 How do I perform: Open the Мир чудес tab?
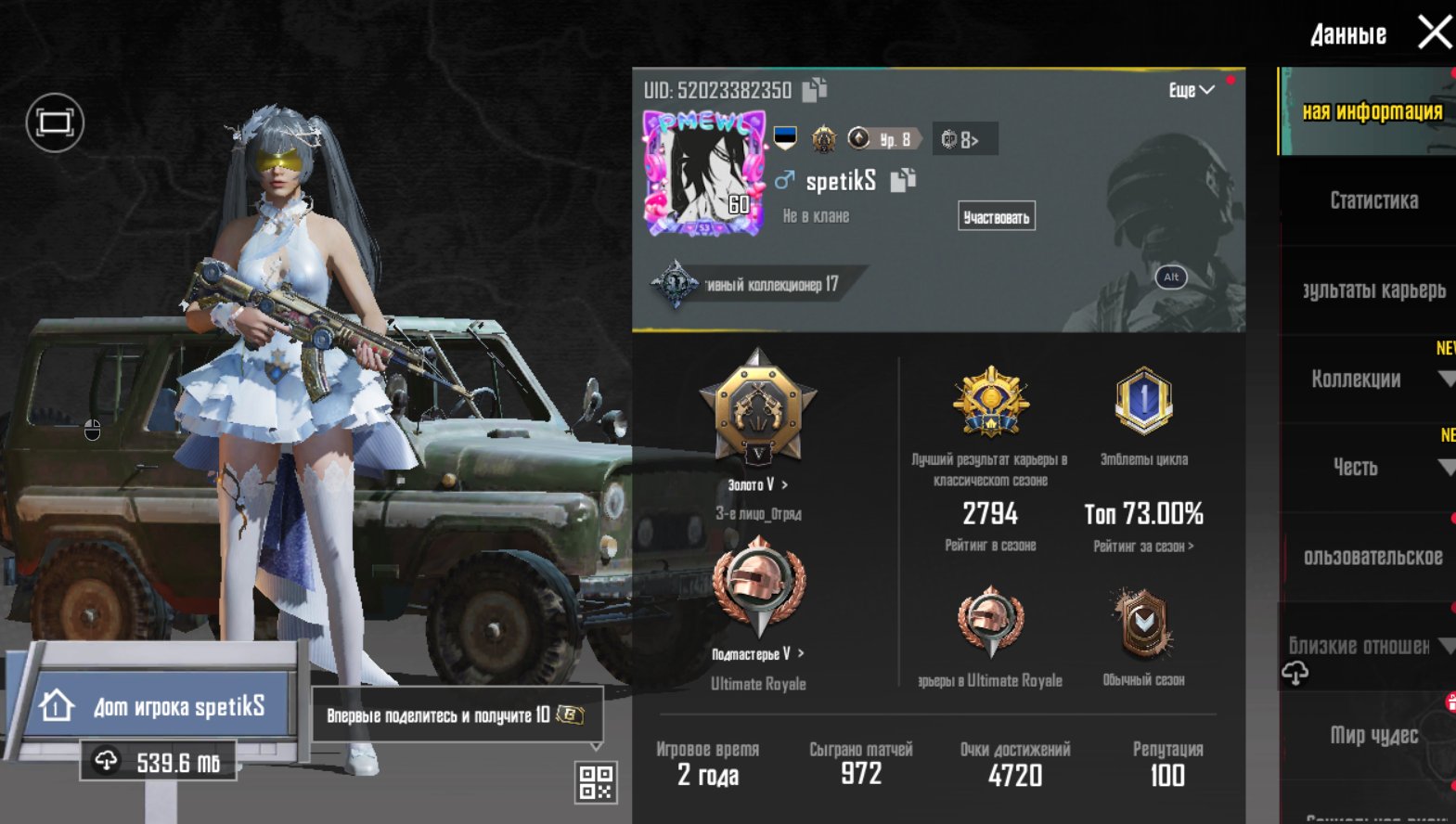1373,735
